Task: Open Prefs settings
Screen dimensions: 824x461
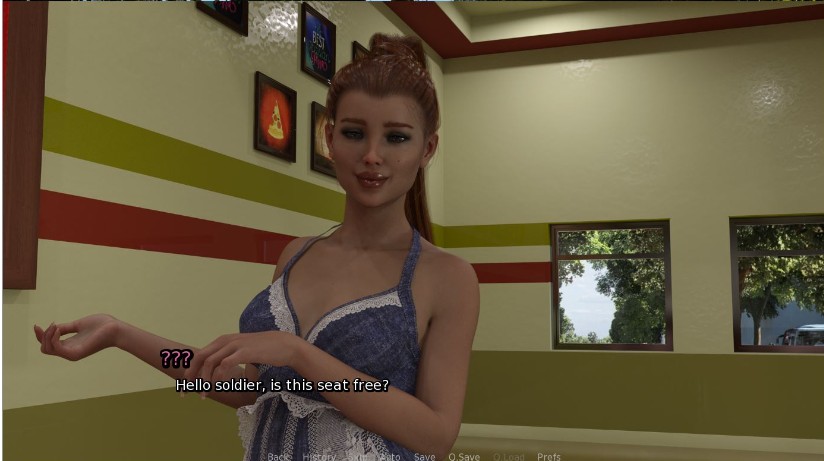Action: (549, 457)
